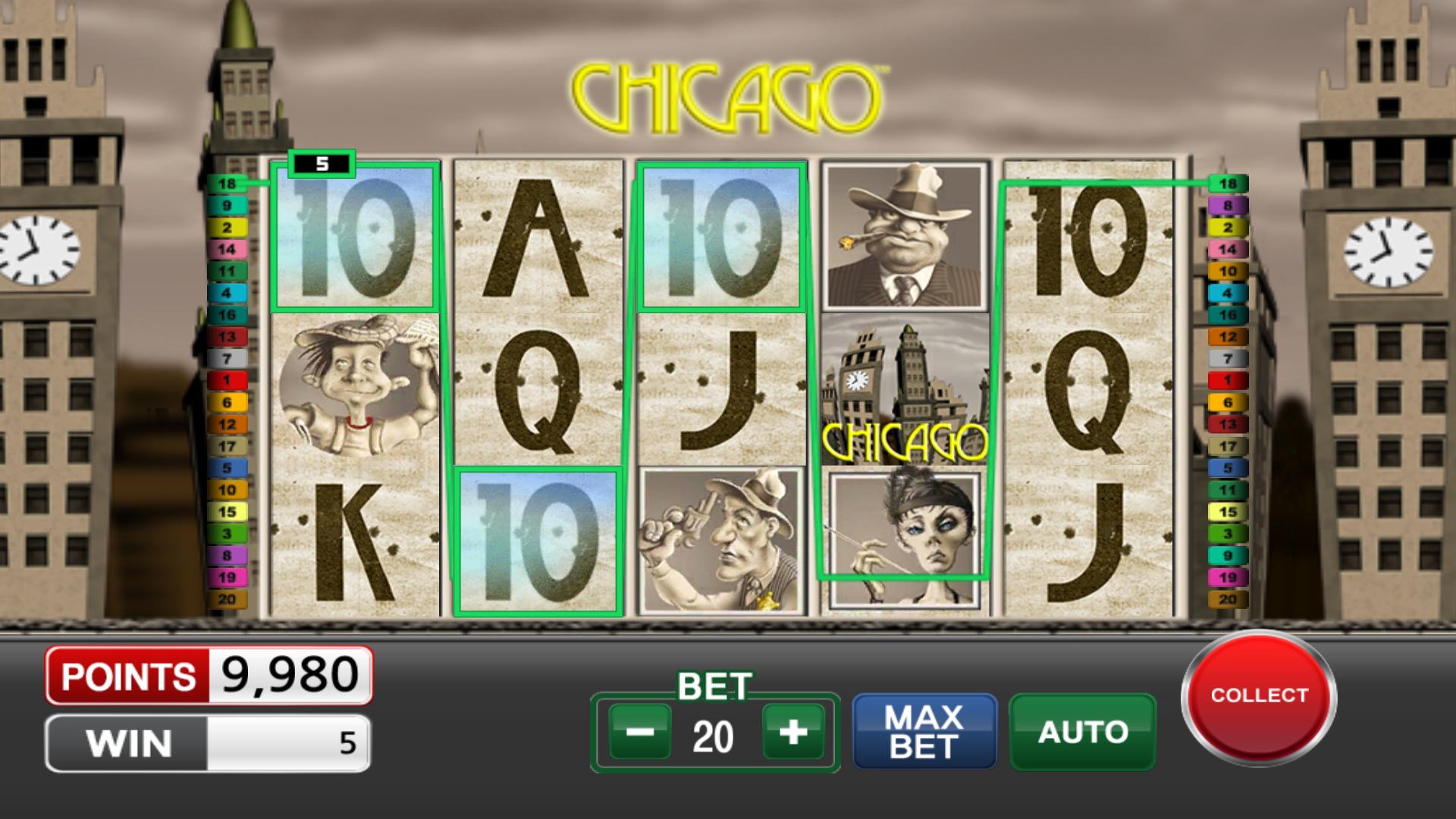Decrease the bet with the minus button

point(641,731)
